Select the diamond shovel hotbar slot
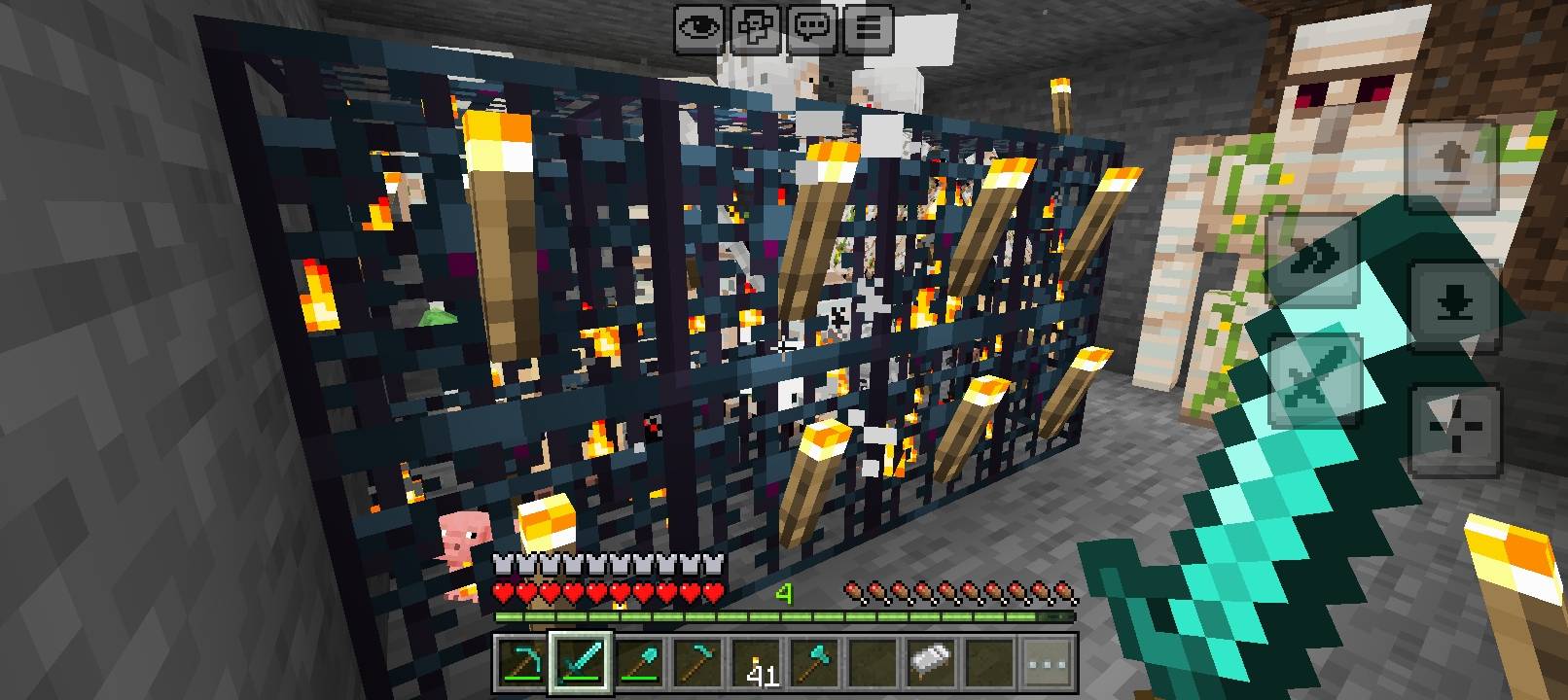Viewport: 1568px width, 700px height. (x=641, y=666)
